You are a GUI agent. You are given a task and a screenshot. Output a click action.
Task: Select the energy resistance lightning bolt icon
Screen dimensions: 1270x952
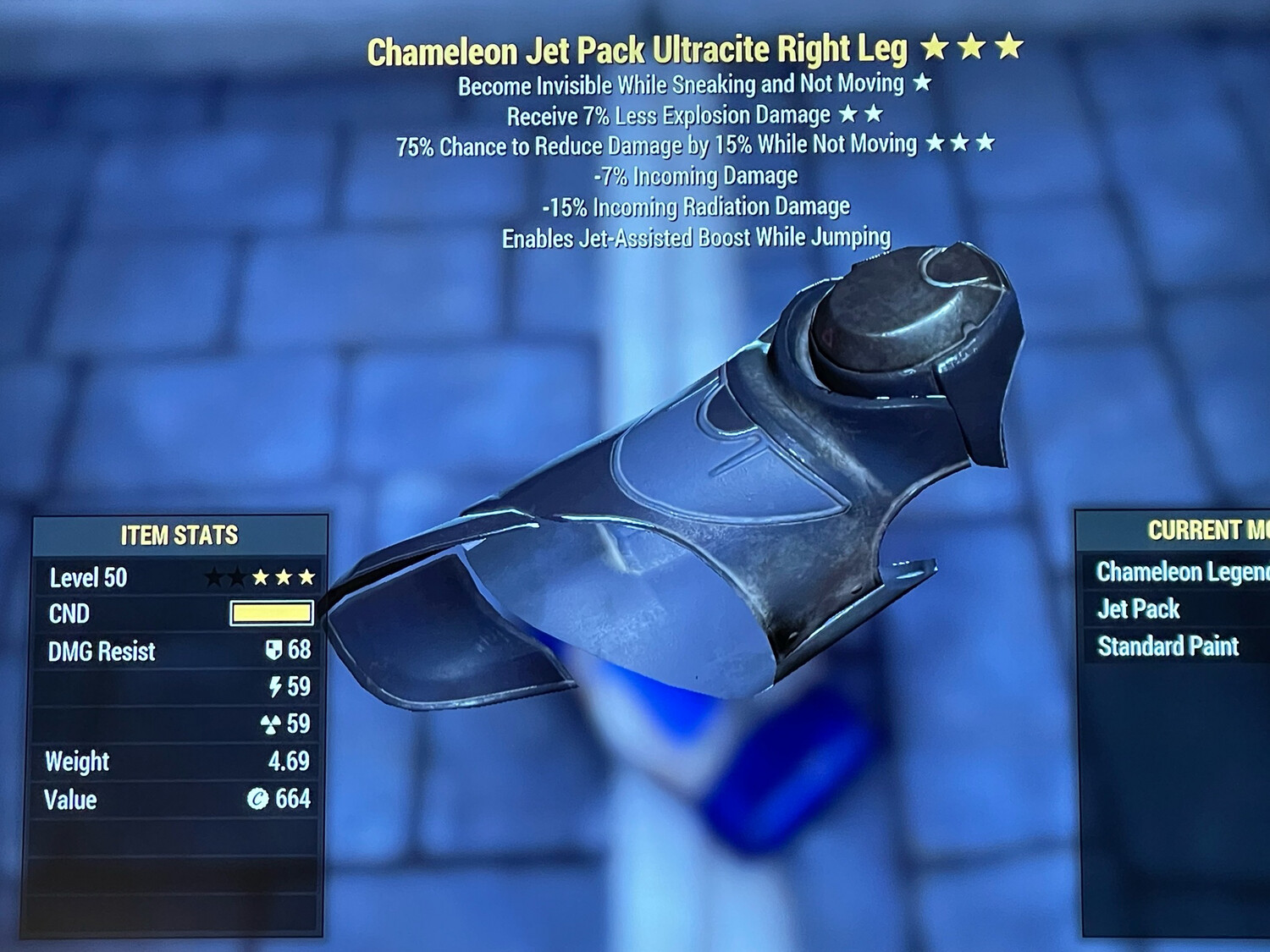click(x=273, y=688)
